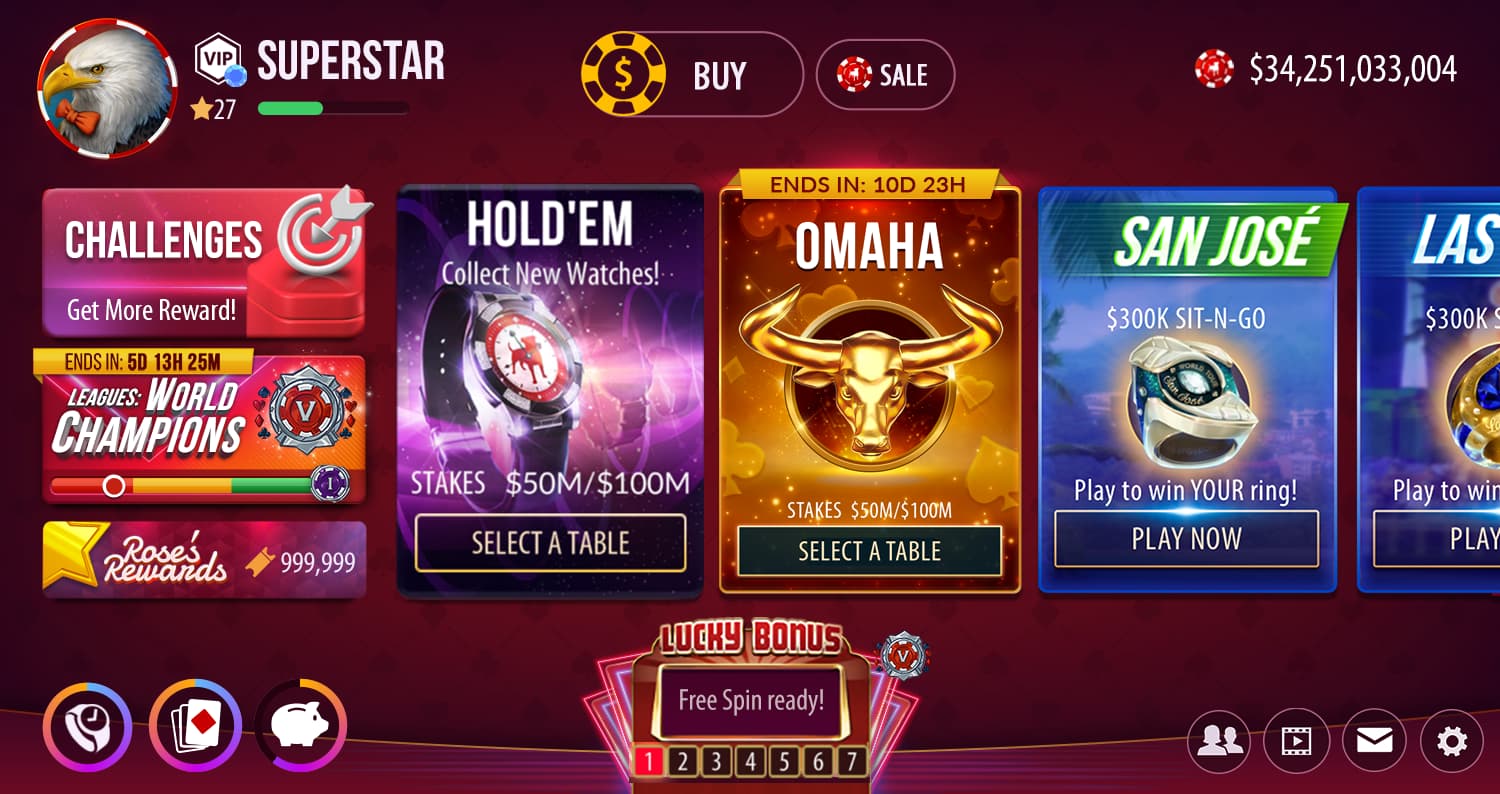Click the Leagues World Champions progress bar
Image resolution: width=1500 pixels, height=794 pixels.
(x=193, y=487)
